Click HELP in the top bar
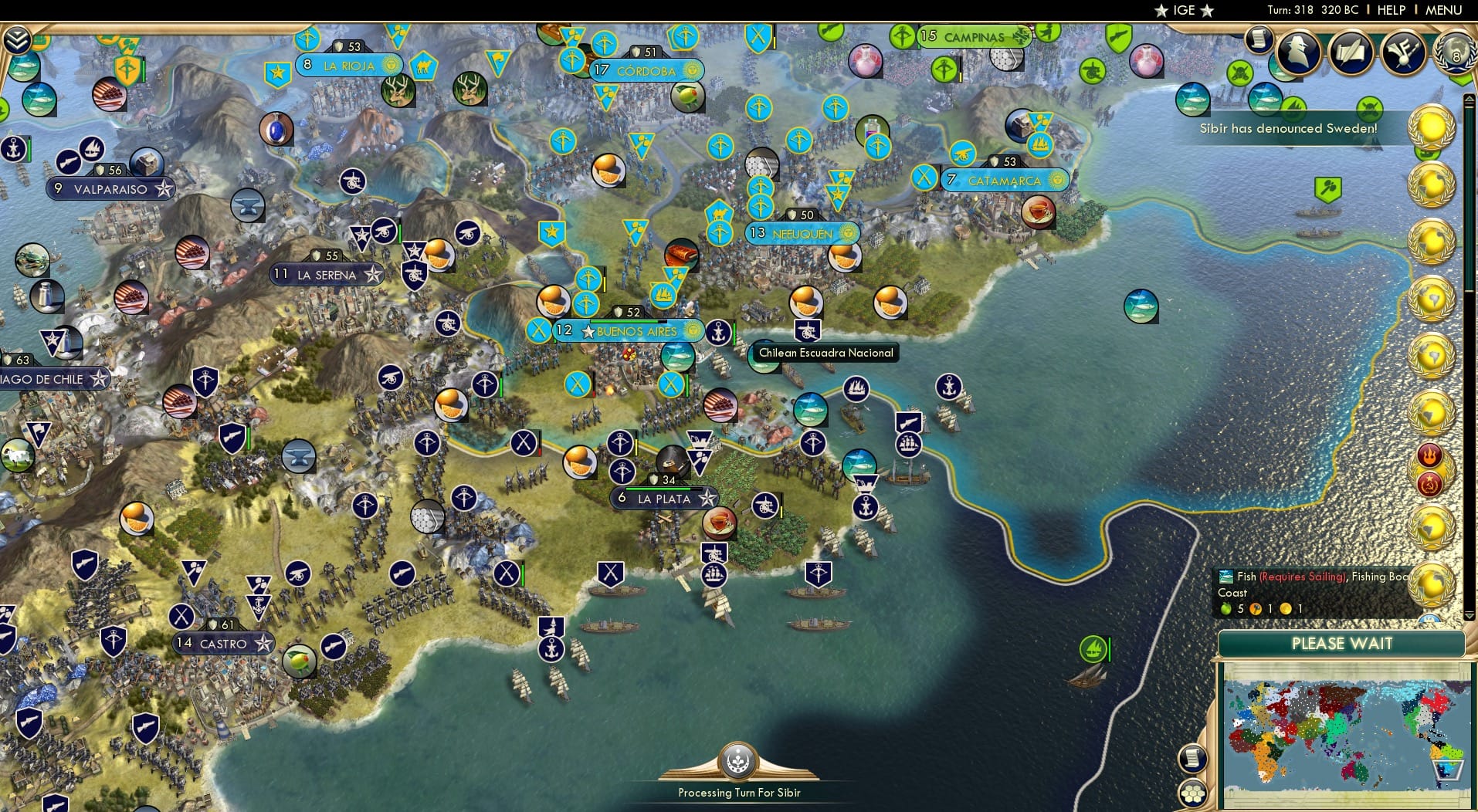 1390,10
